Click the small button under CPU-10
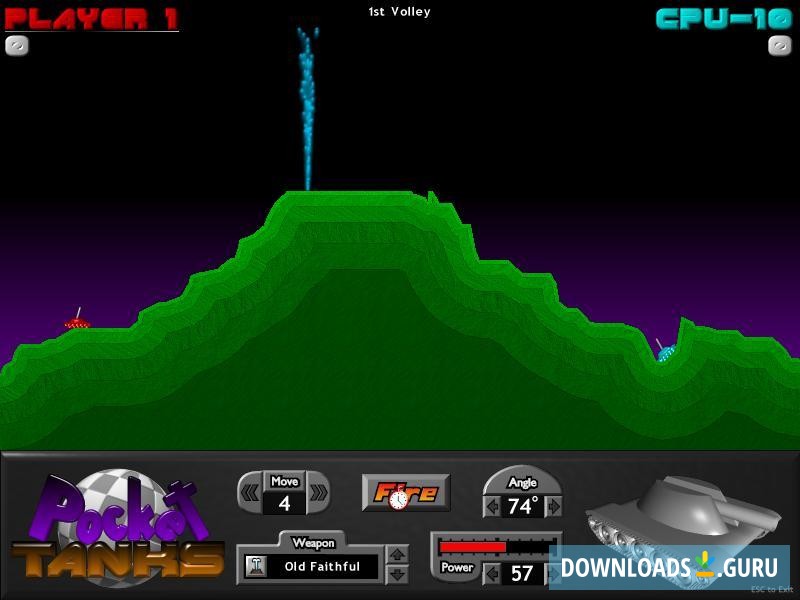Viewport: 800px width, 600px height. tap(780, 45)
